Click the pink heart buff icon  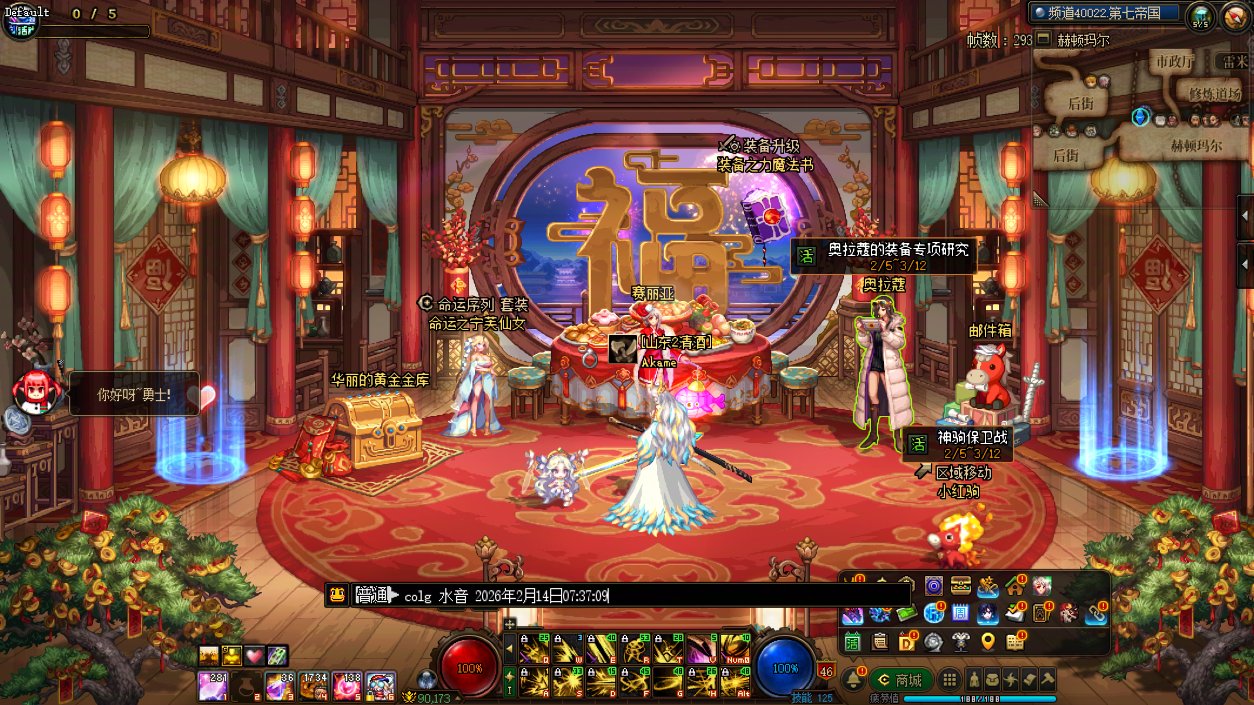(254, 656)
